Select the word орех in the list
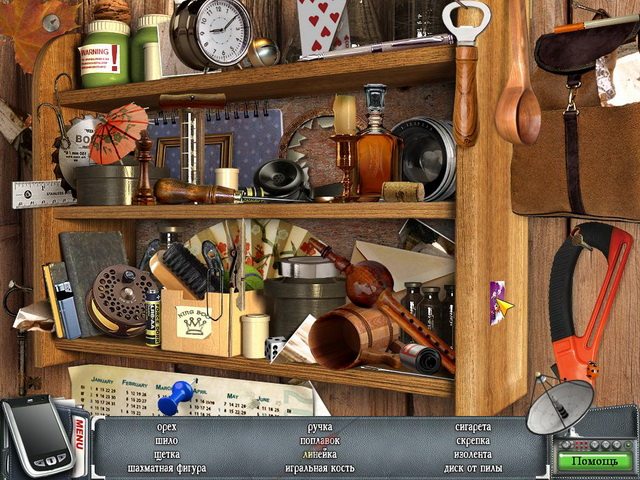 [167, 427]
